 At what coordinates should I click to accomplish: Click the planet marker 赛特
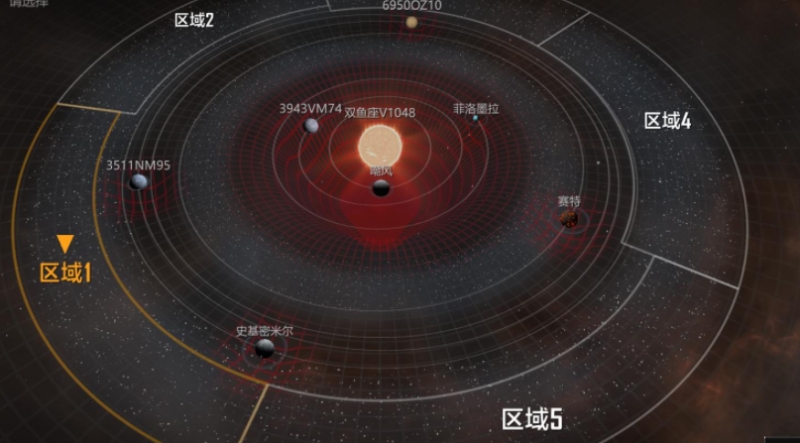tap(569, 218)
